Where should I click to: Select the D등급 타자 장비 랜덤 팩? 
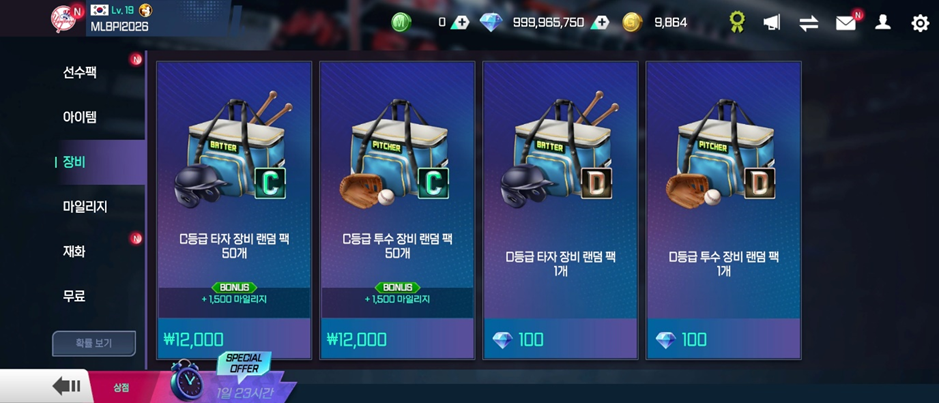tap(560, 210)
